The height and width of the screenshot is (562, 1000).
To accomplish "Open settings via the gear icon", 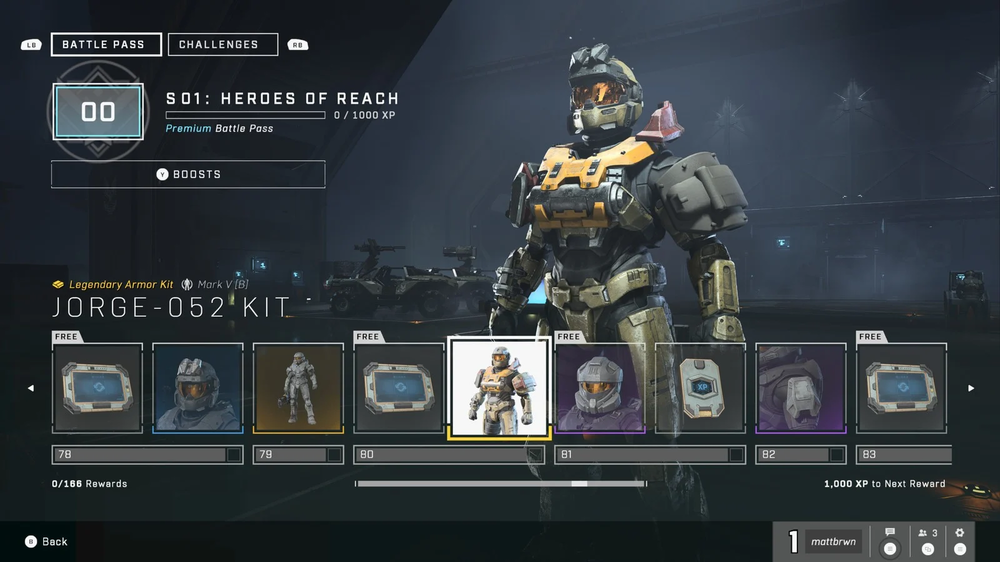I will pos(960,540).
